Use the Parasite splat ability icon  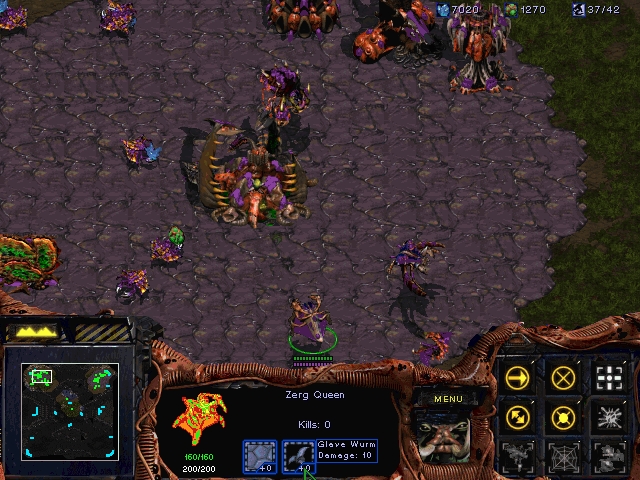pos(609,416)
